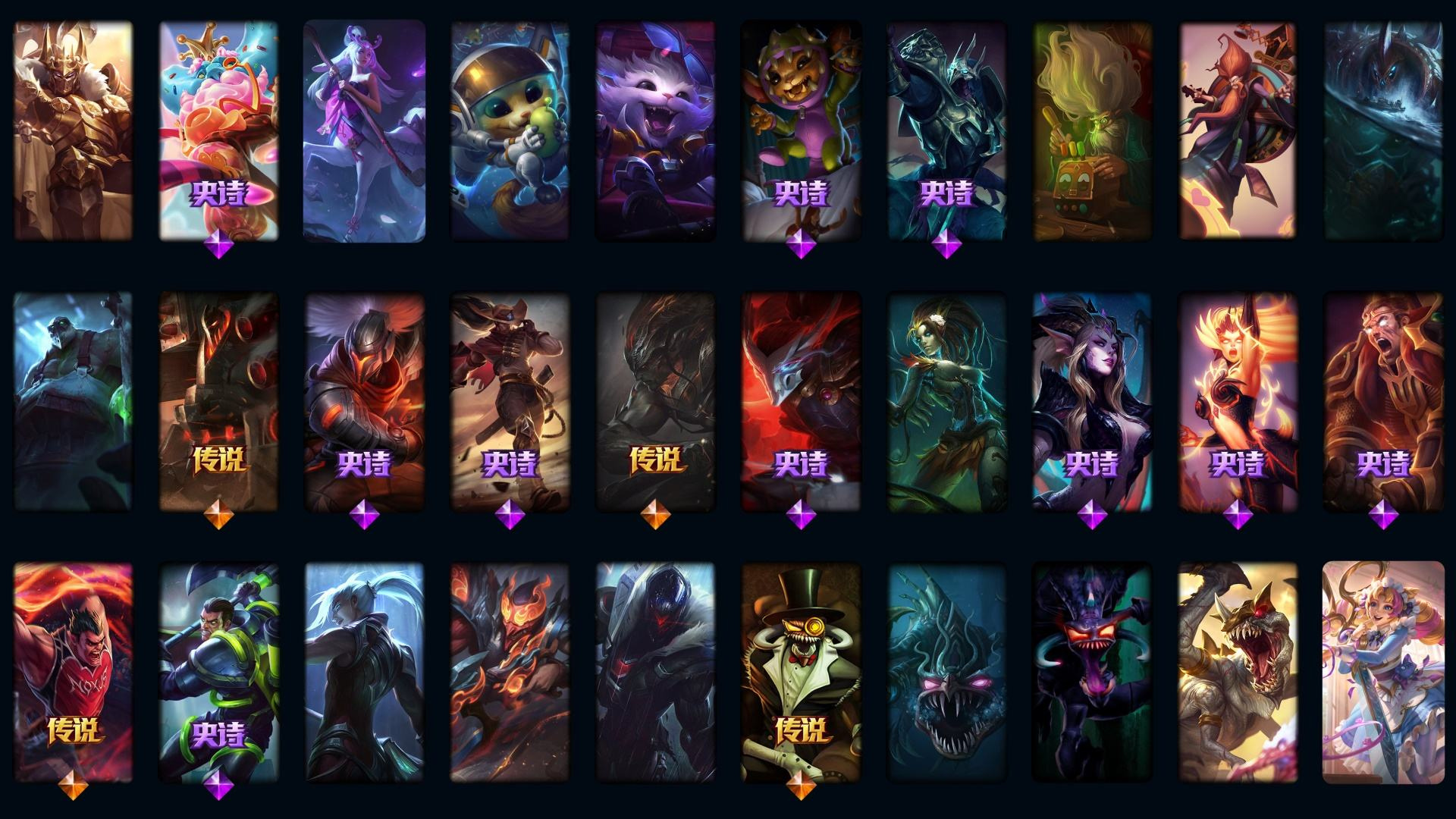This screenshot has width=1456, height=819.
Task: Choose the screaming red armored man card
Action: (x=1383, y=402)
